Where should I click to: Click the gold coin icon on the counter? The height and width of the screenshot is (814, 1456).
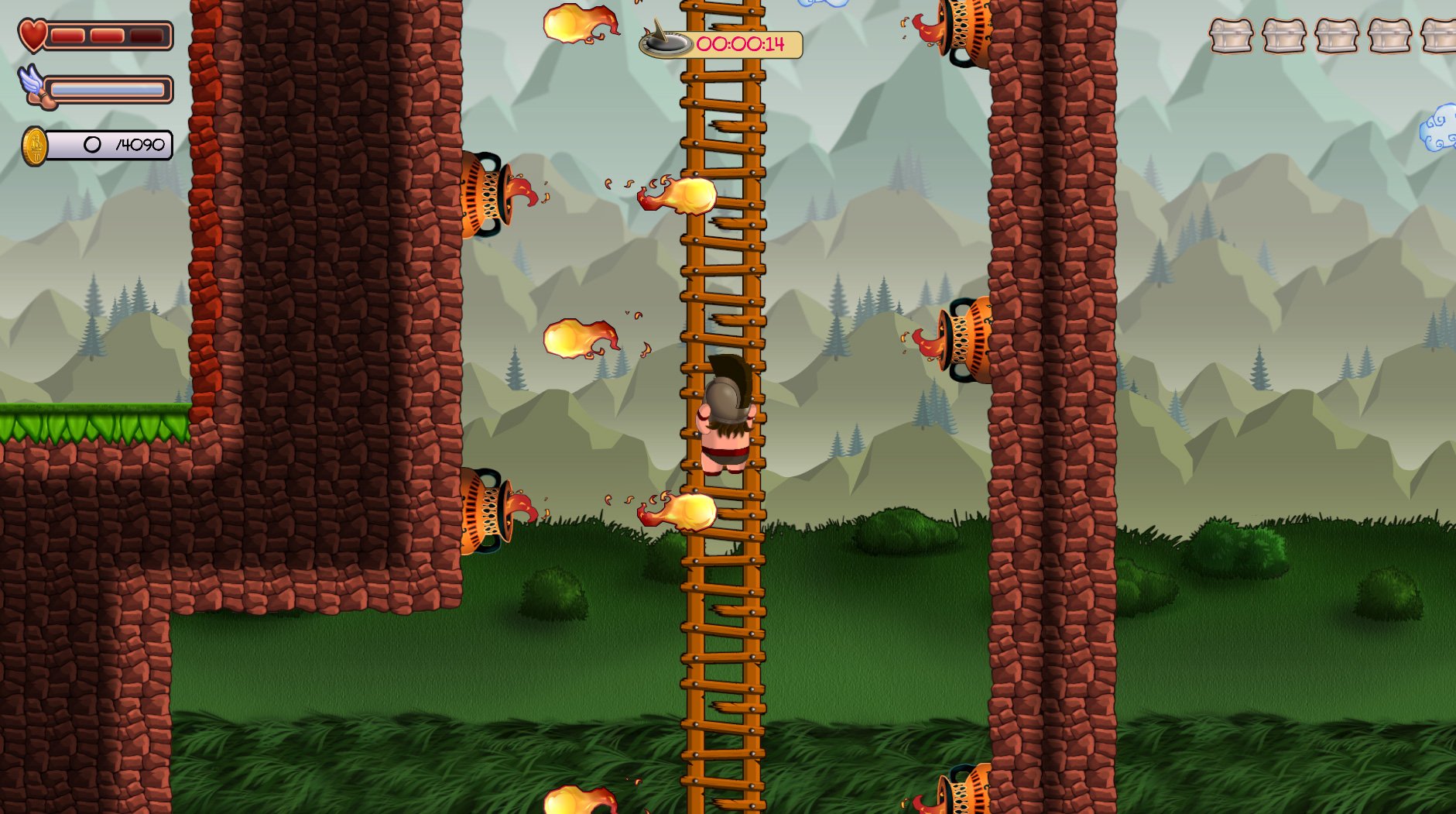[x=33, y=144]
